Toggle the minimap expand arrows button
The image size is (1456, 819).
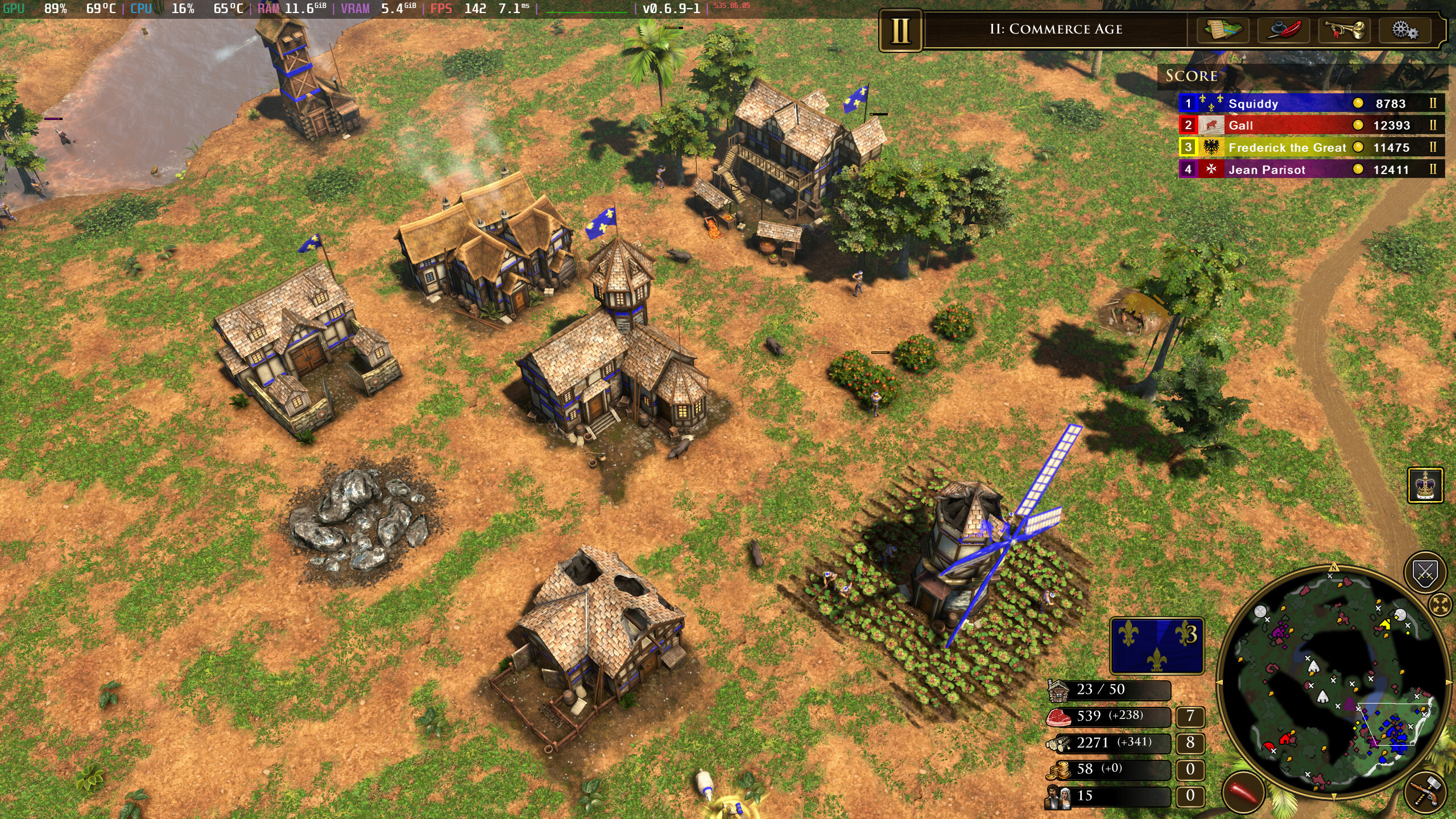tap(1441, 605)
